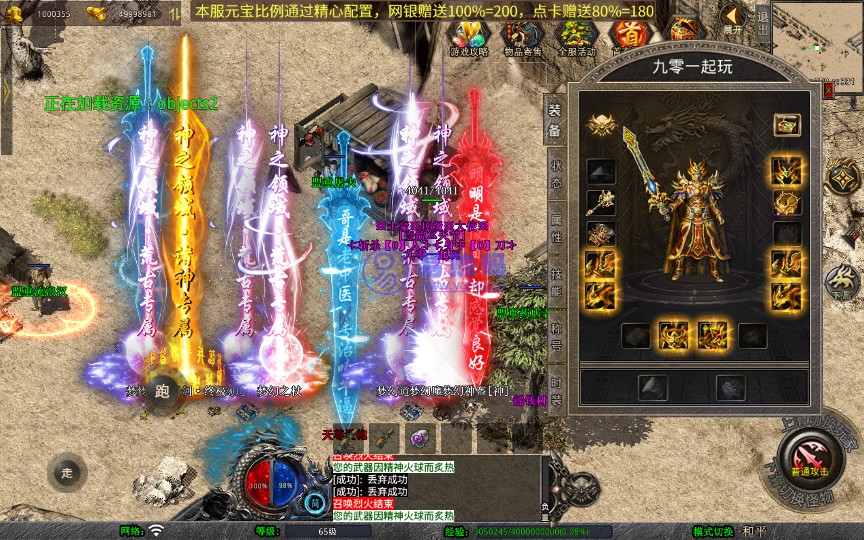The width and height of the screenshot is (864, 540).
Task: Close the character panel with the red X
Action: coord(827,90)
